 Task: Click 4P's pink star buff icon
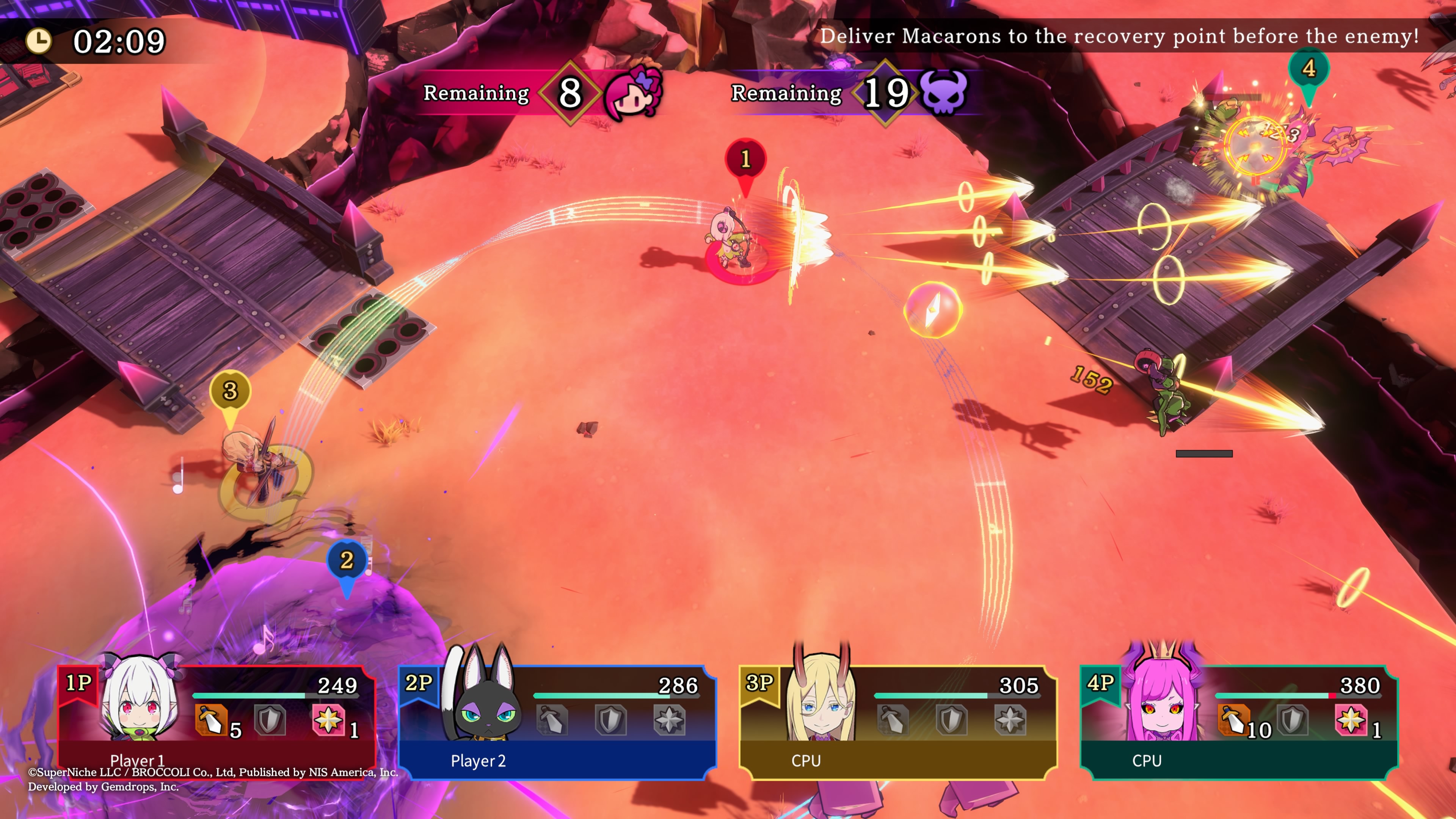[1351, 720]
